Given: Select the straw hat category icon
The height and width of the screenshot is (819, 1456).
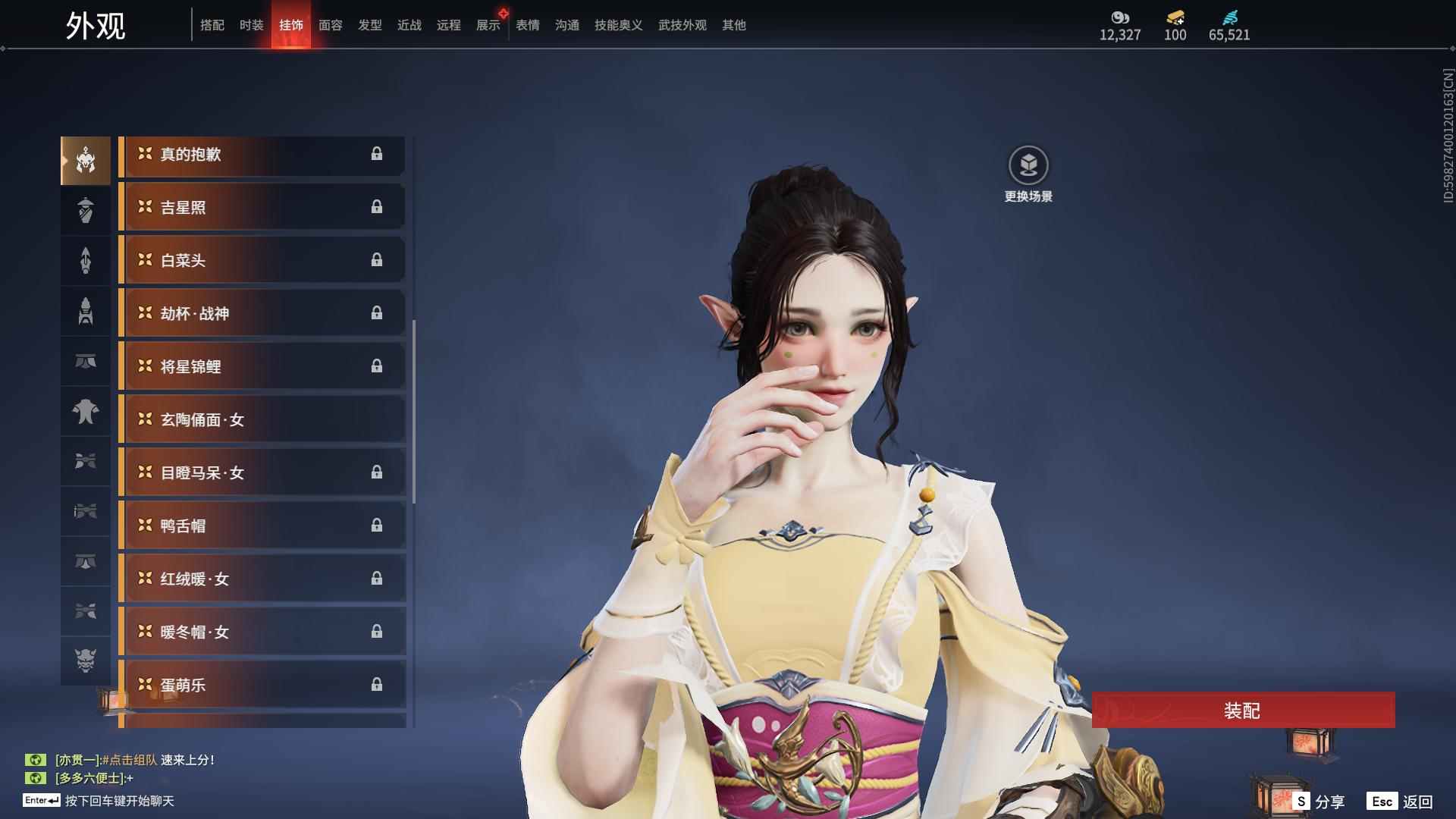Looking at the screenshot, I should tap(86, 210).
